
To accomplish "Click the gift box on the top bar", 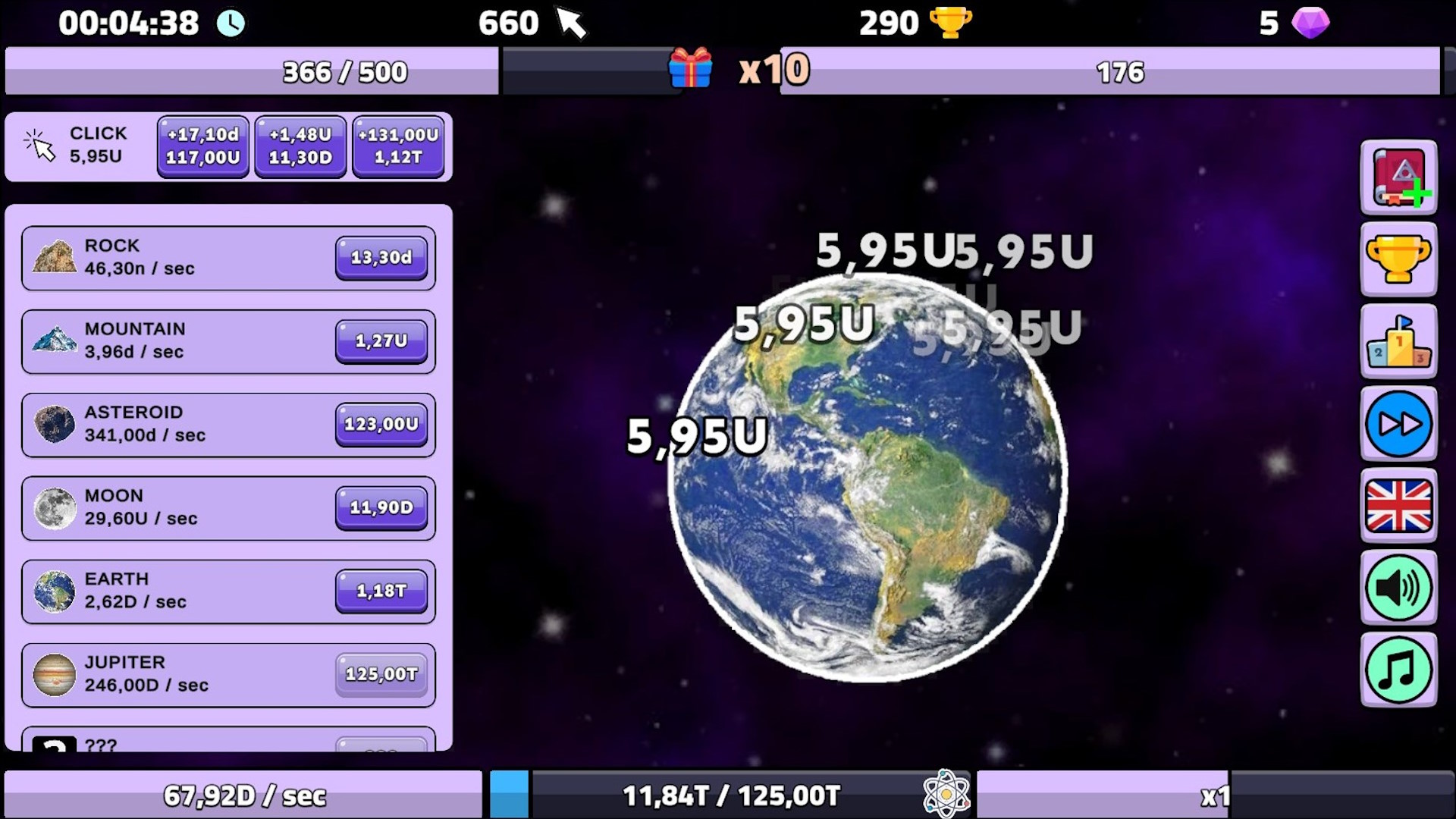I will click(691, 71).
